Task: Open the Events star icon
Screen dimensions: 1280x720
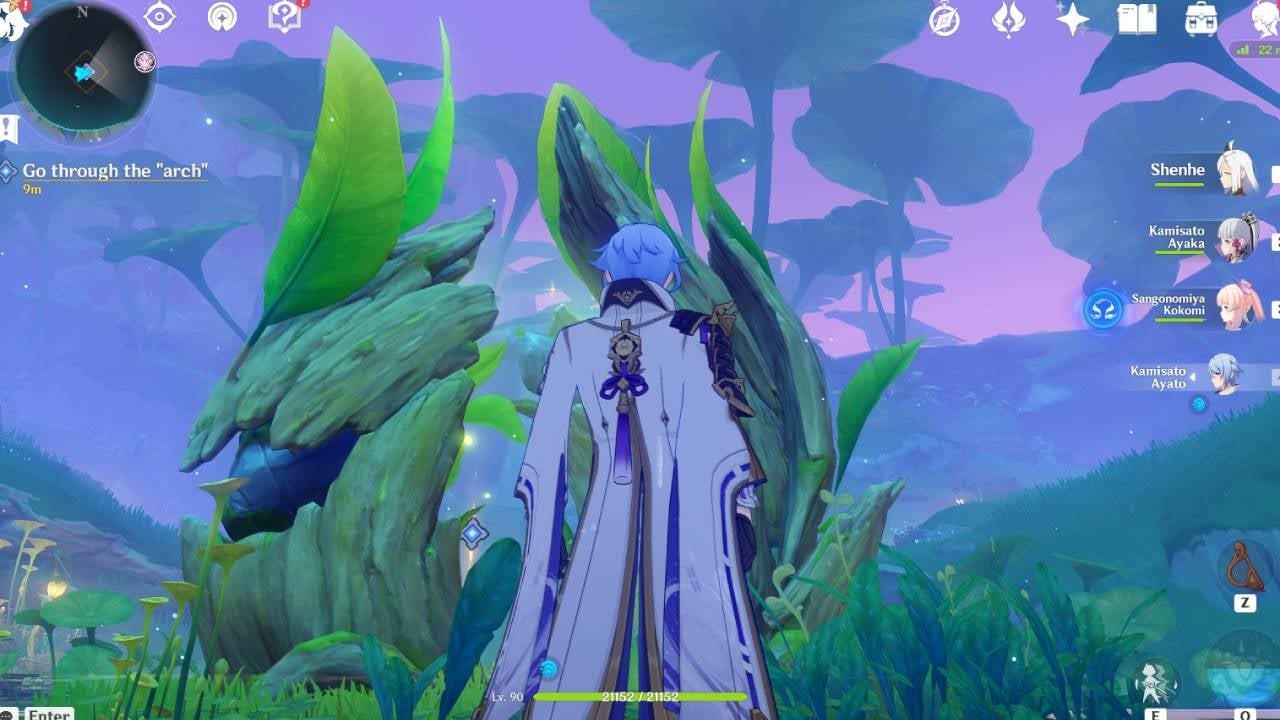Action: [1072, 20]
